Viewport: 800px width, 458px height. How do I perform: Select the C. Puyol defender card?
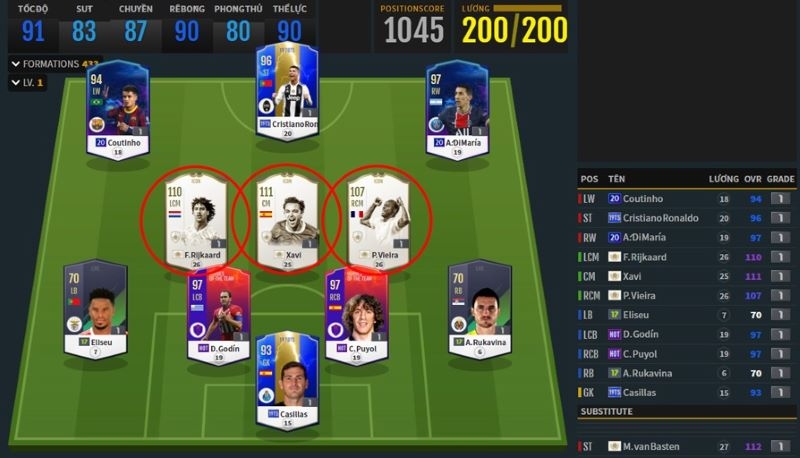350,314
